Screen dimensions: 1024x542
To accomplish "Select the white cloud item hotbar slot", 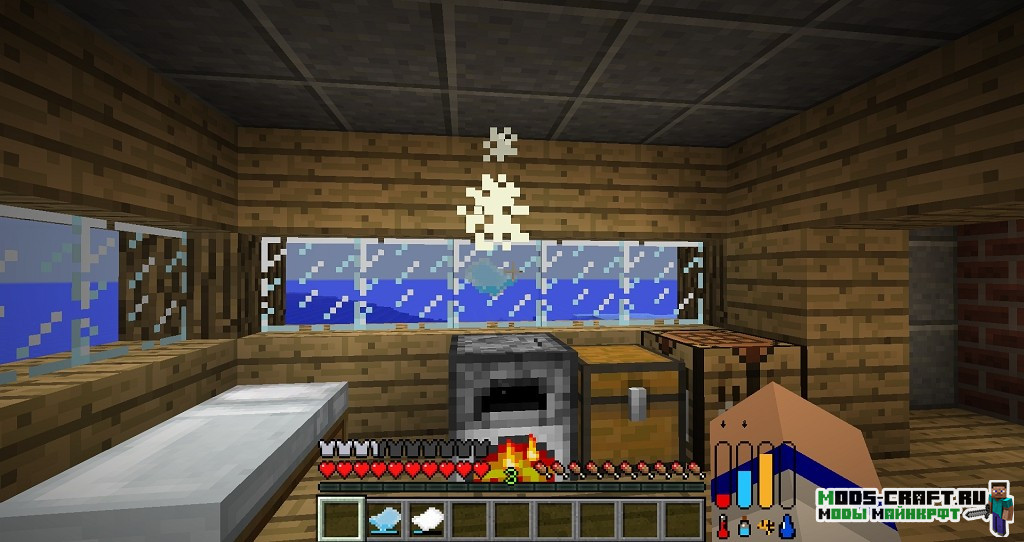I will (428, 517).
